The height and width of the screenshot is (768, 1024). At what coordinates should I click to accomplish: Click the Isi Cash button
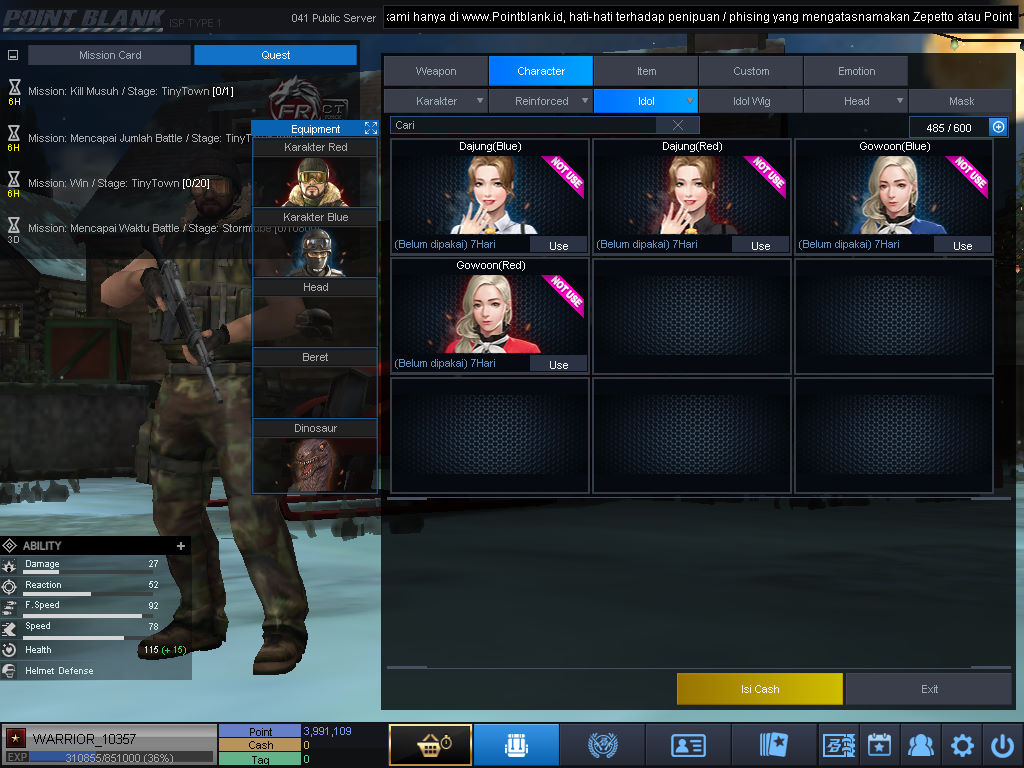tap(760, 689)
